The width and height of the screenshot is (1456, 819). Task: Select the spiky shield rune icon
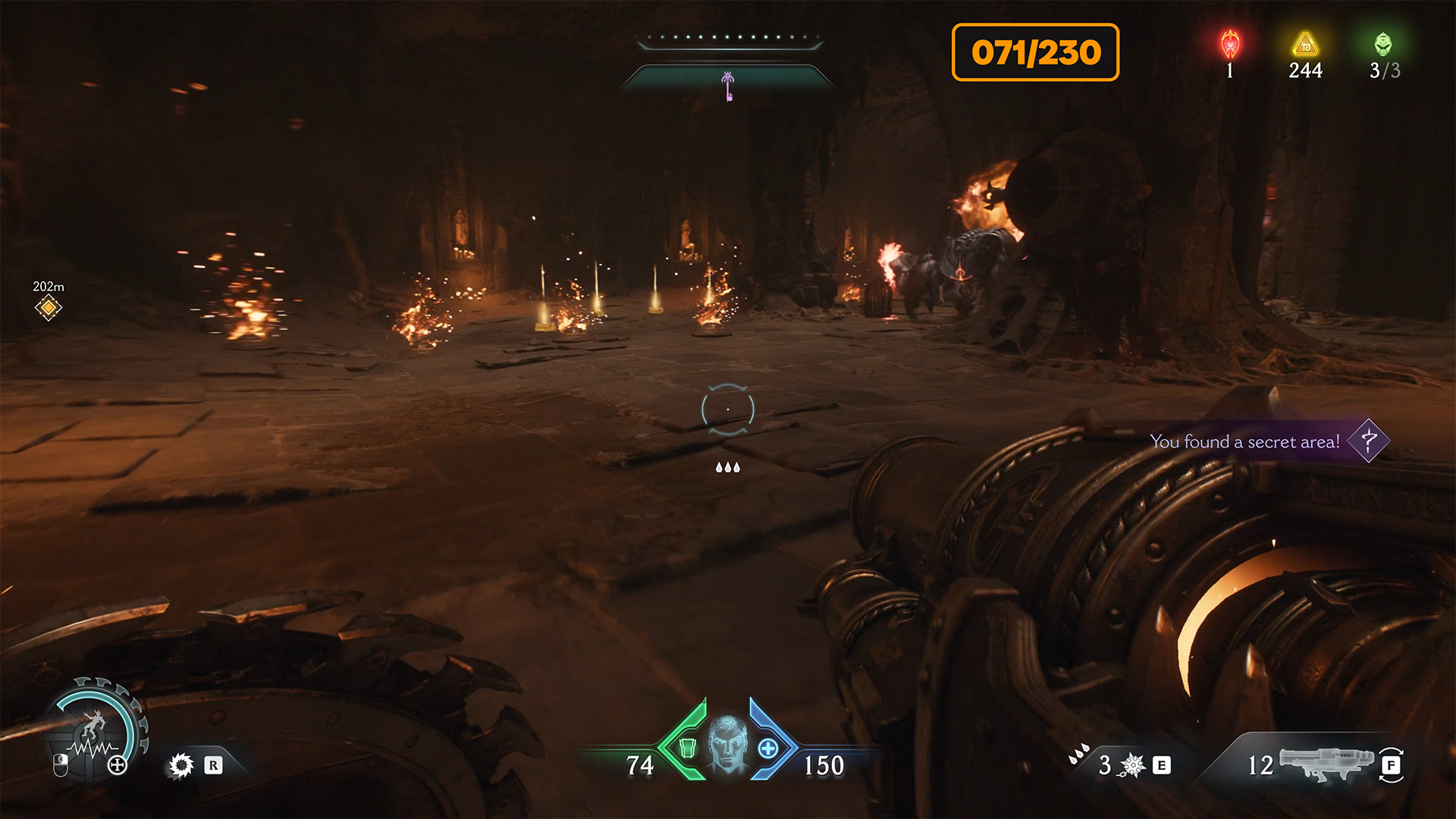[181, 765]
